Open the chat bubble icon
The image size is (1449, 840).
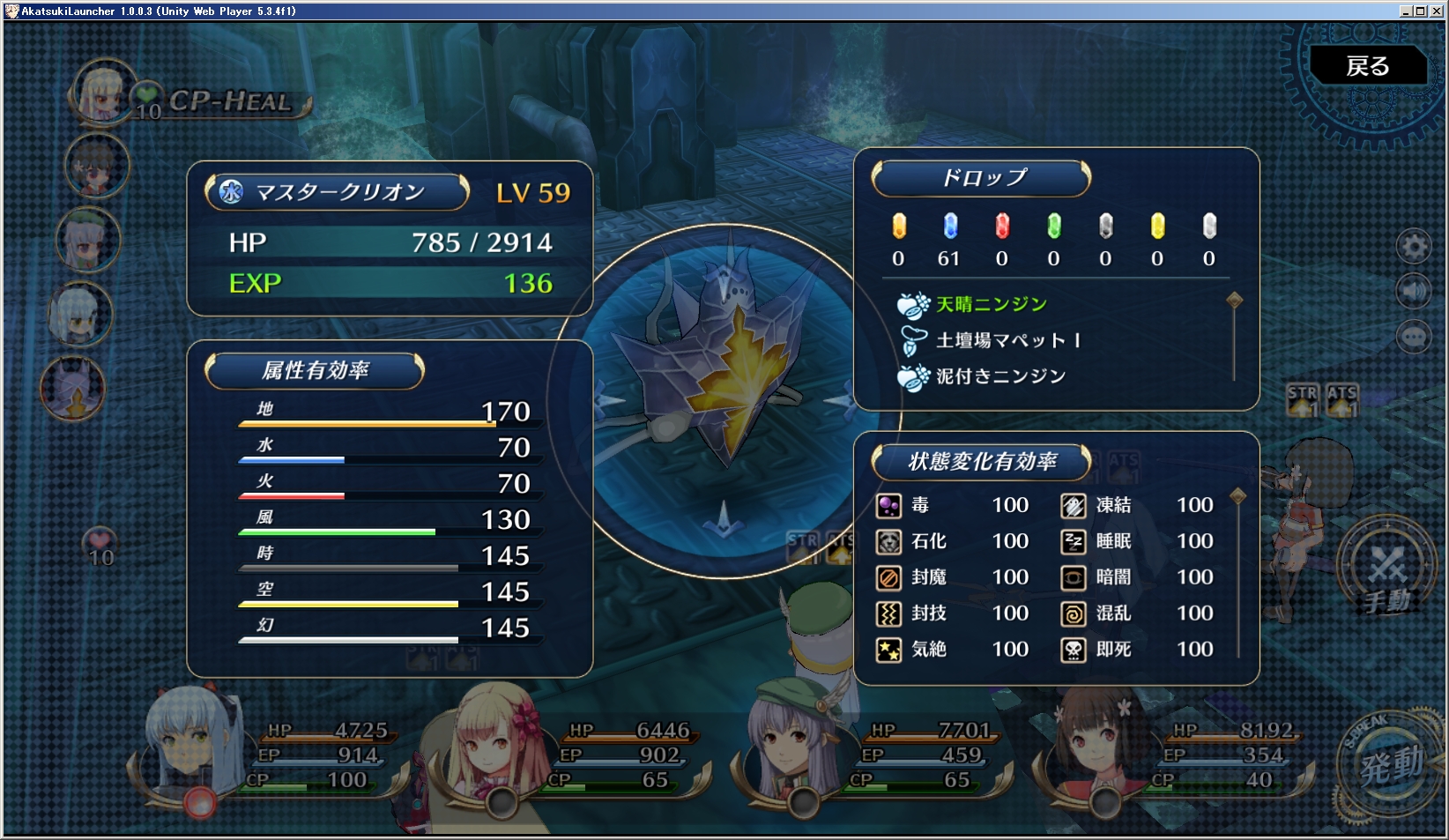point(1414,337)
